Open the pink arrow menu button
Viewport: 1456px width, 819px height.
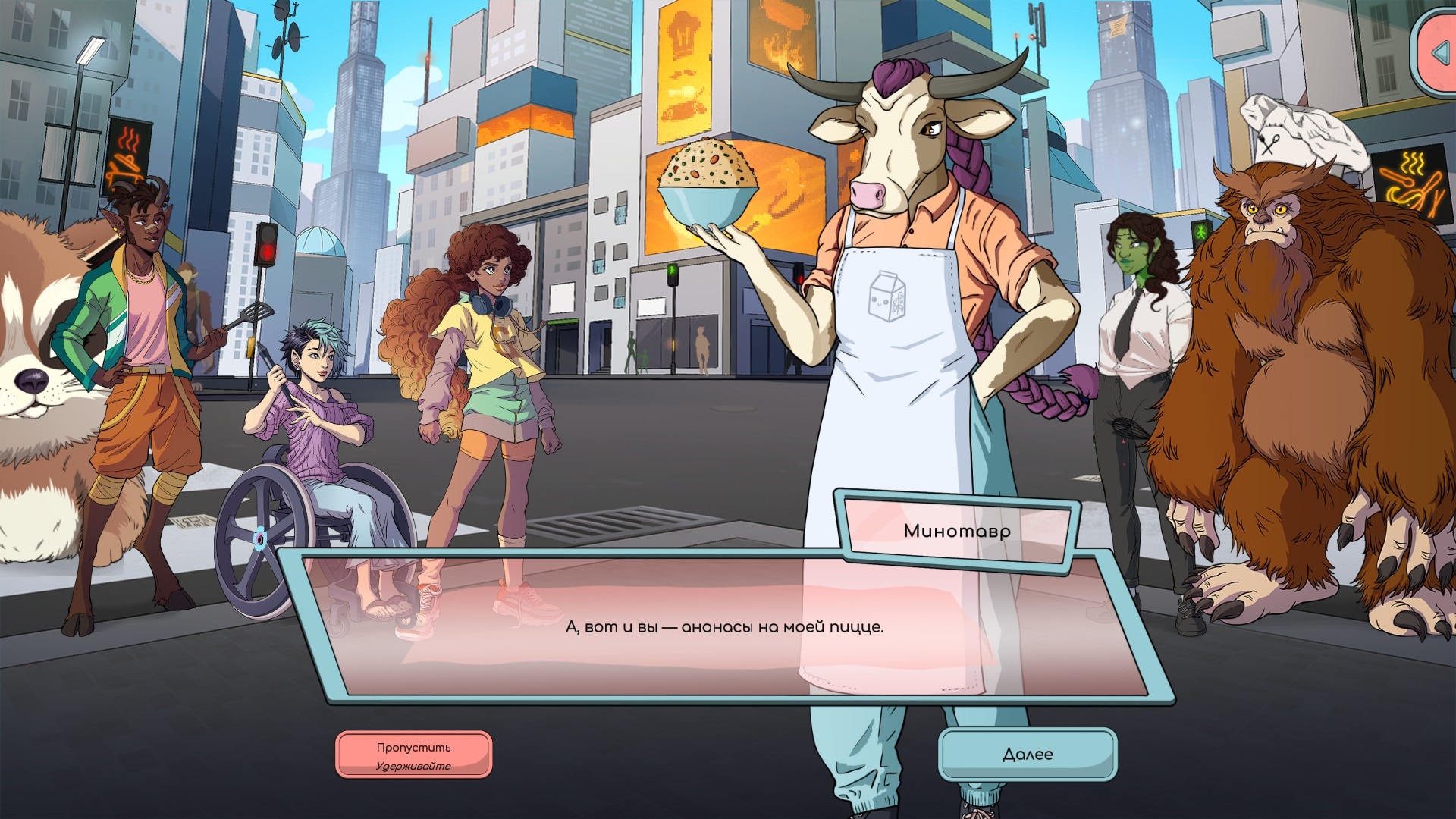[x=1438, y=53]
